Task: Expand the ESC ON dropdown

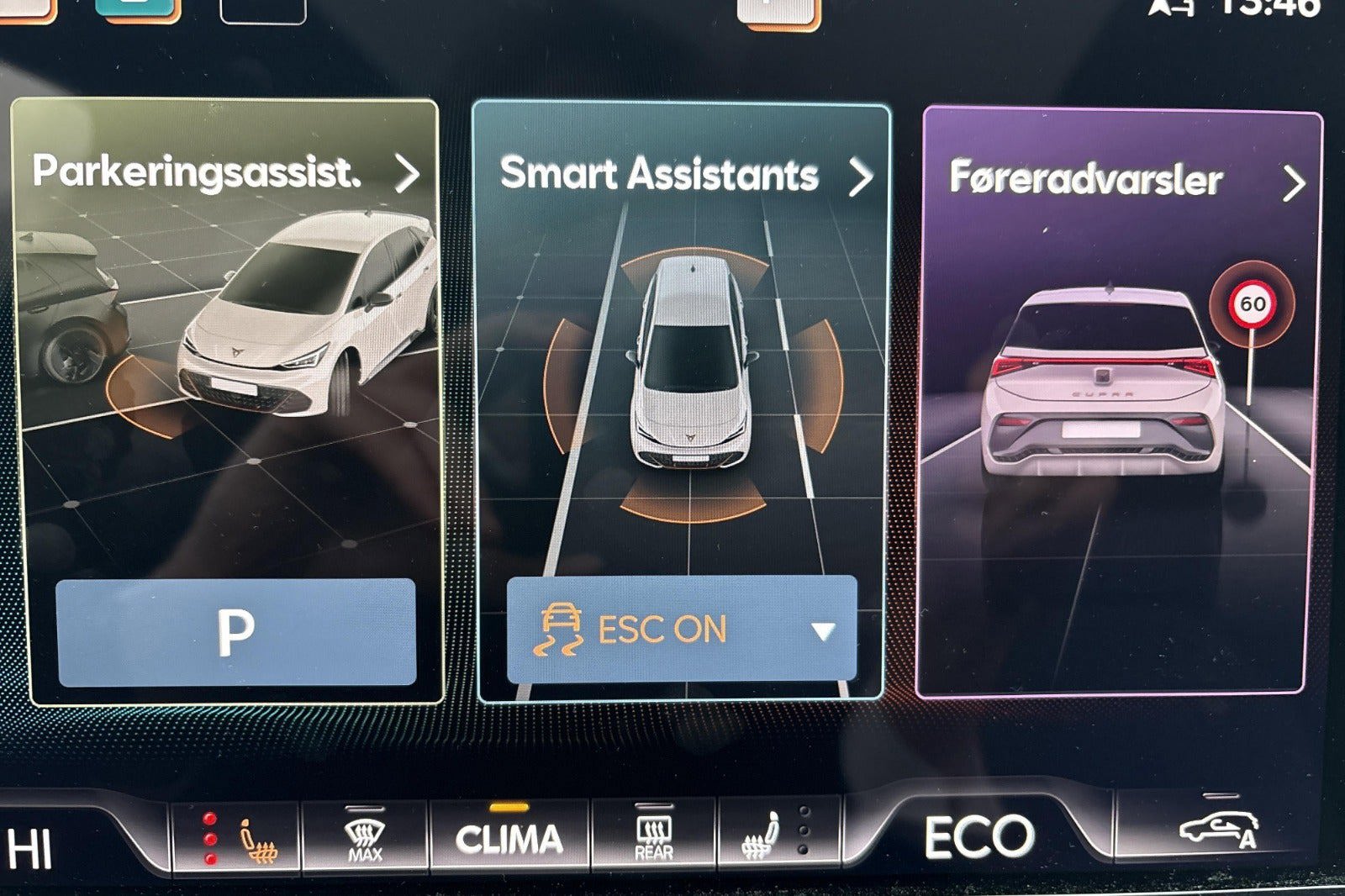Action: click(x=822, y=630)
